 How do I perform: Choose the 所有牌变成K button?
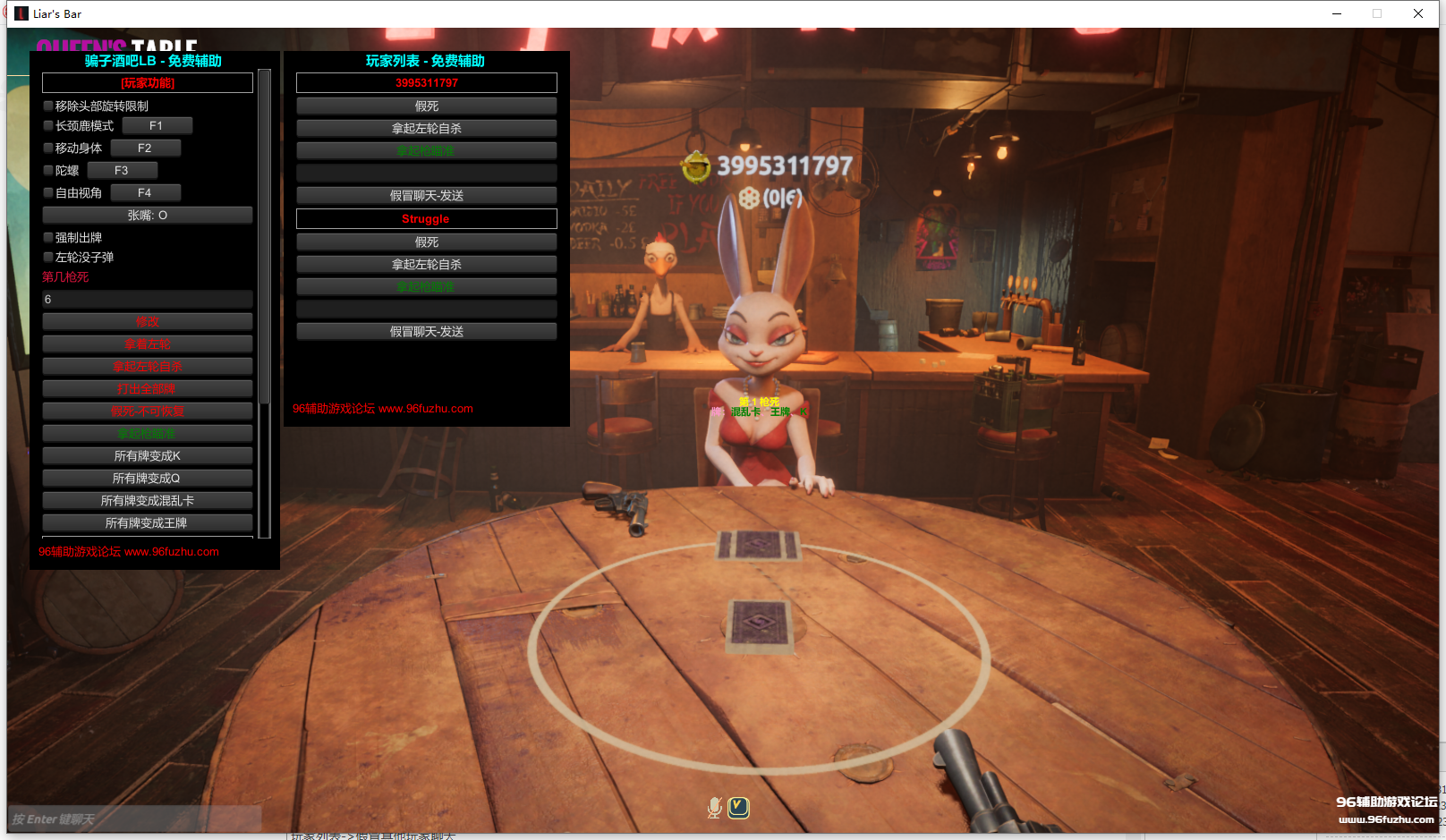pyautogui.click(x=148, y=456)
